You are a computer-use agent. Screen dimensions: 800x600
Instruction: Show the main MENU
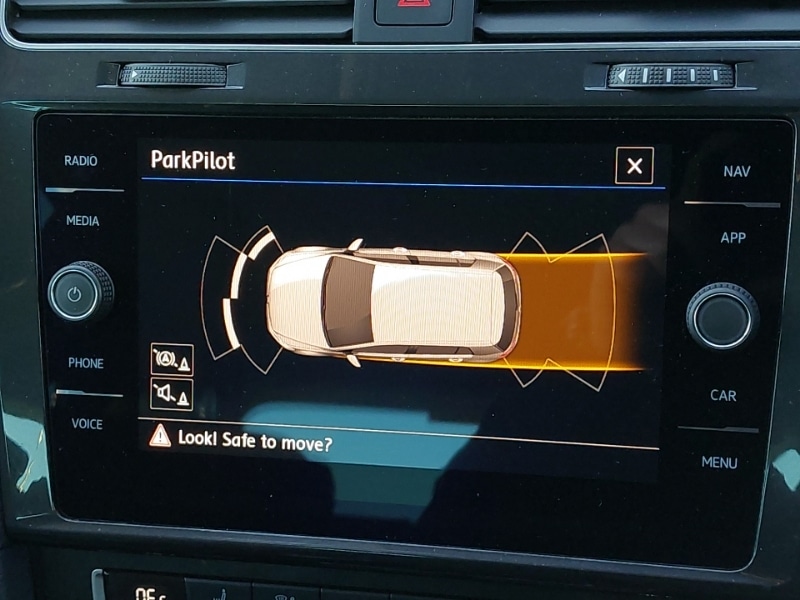pyautogui.click(x=719, y=462)
